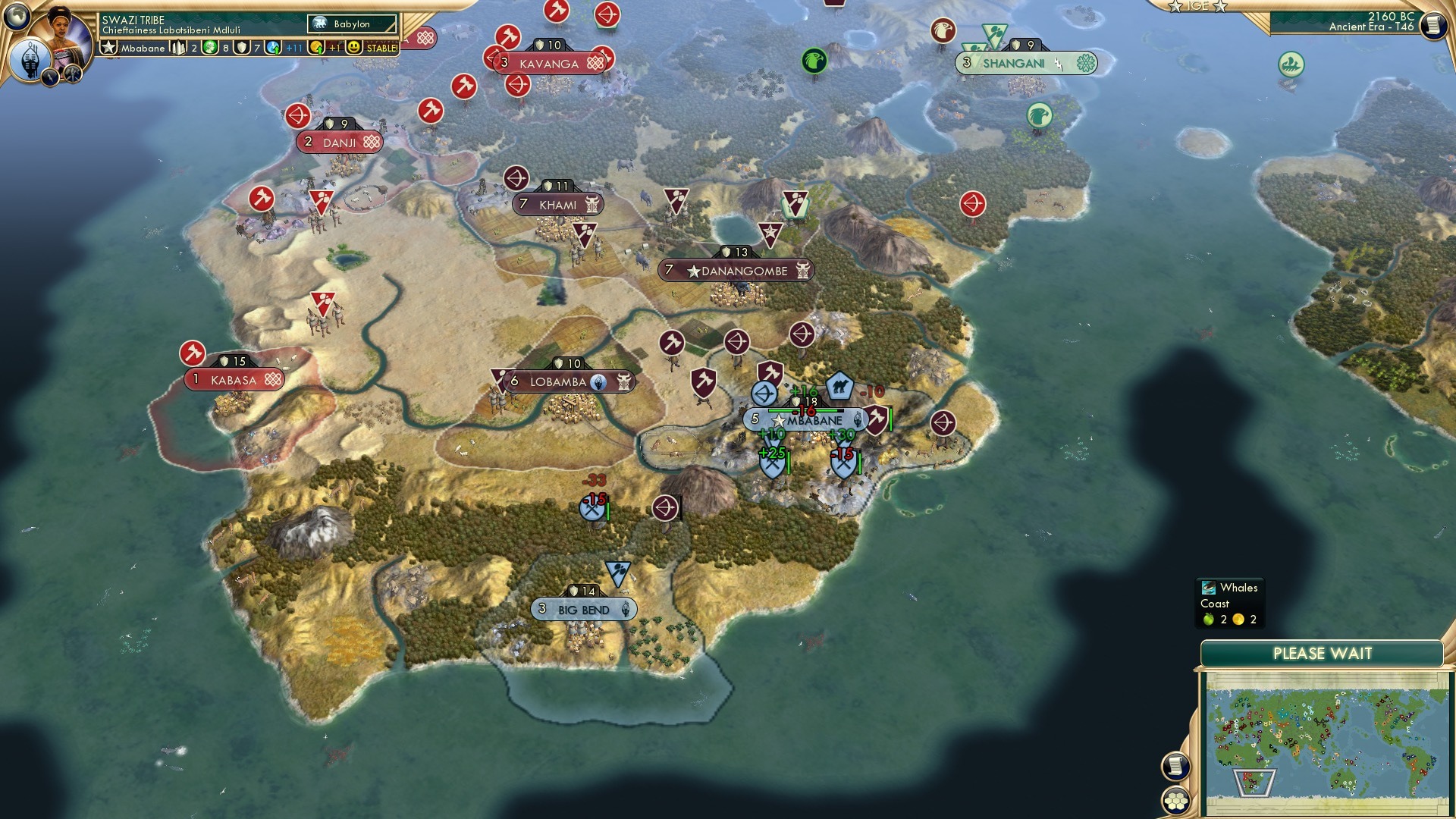The image size is (1456, 819).
Task: Click the STABLE happiness smiley icon
Action: coord(353,46)
